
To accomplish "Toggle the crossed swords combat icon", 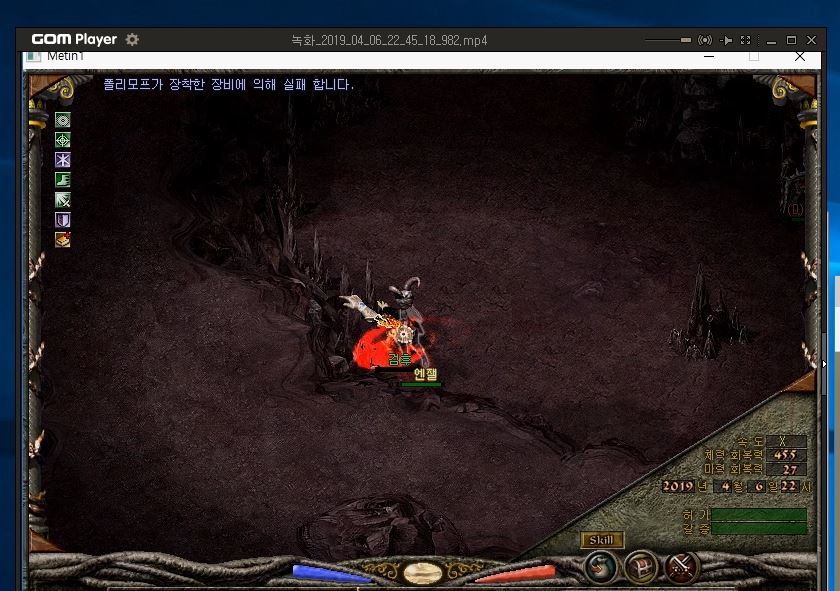I will [x=682, y=568].
